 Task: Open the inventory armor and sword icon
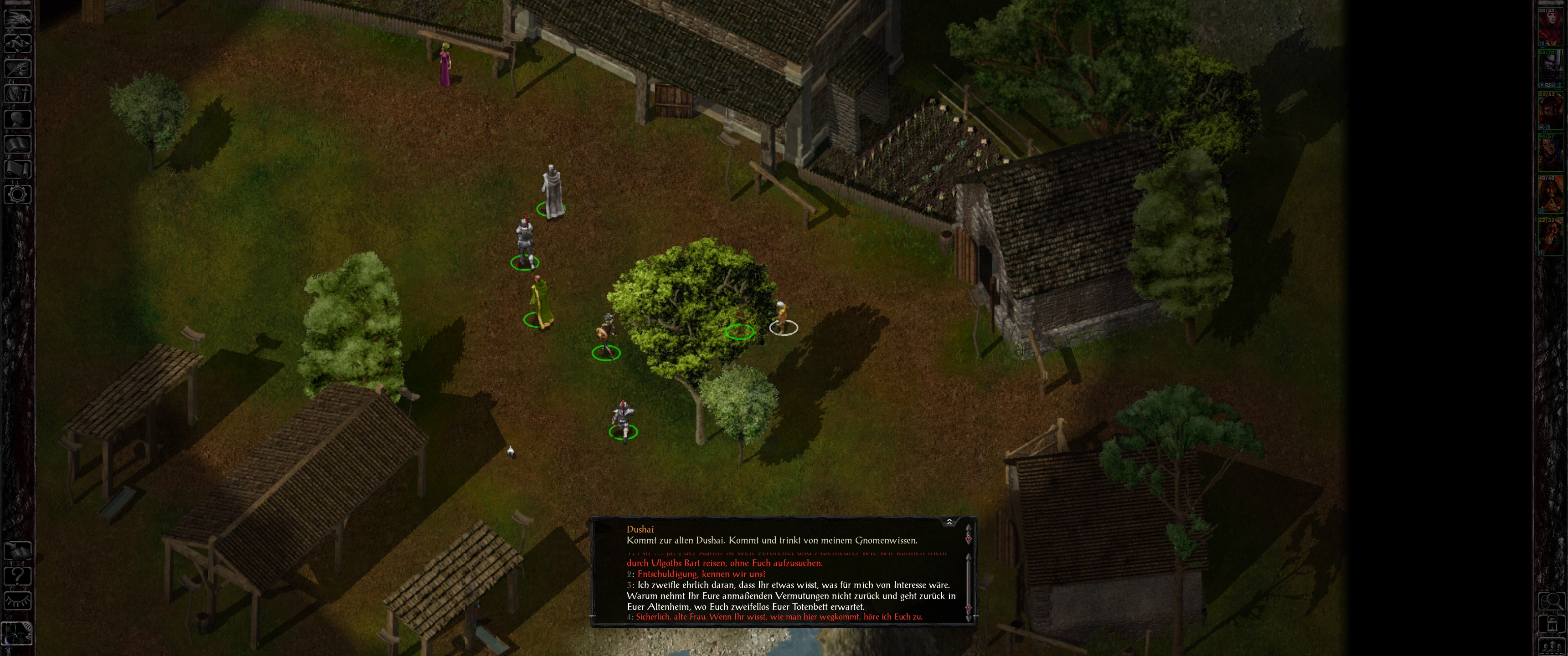(18, 93)
